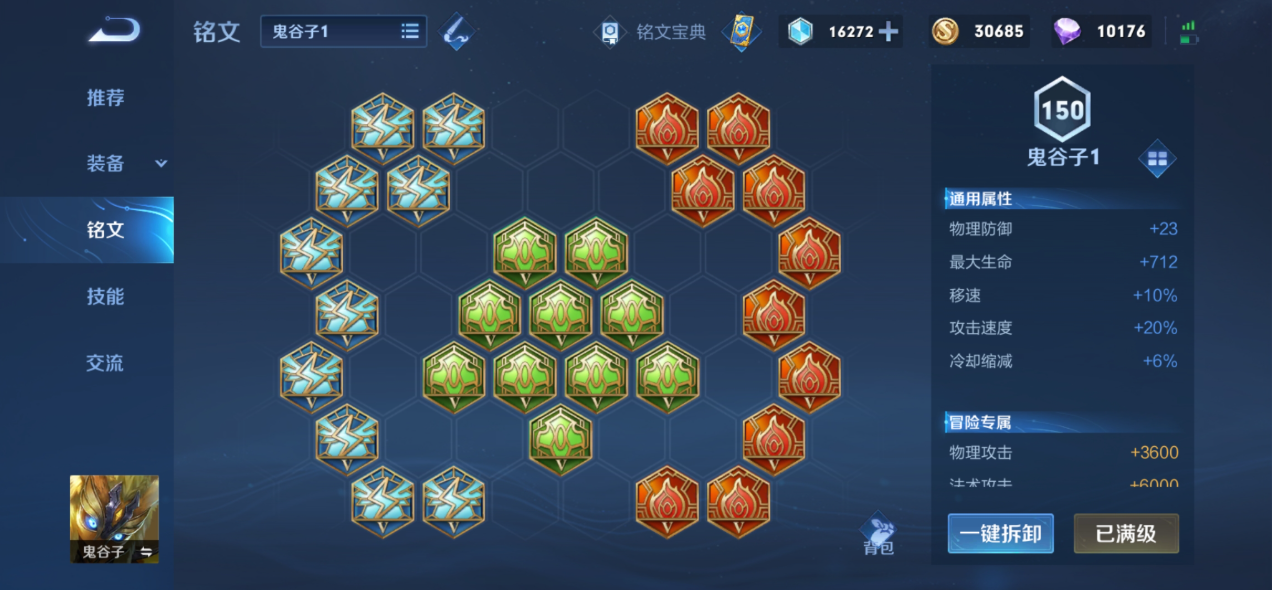Select the lone bottom green rune
This screenshot has height=590, width=1272.
click(560, 439)
